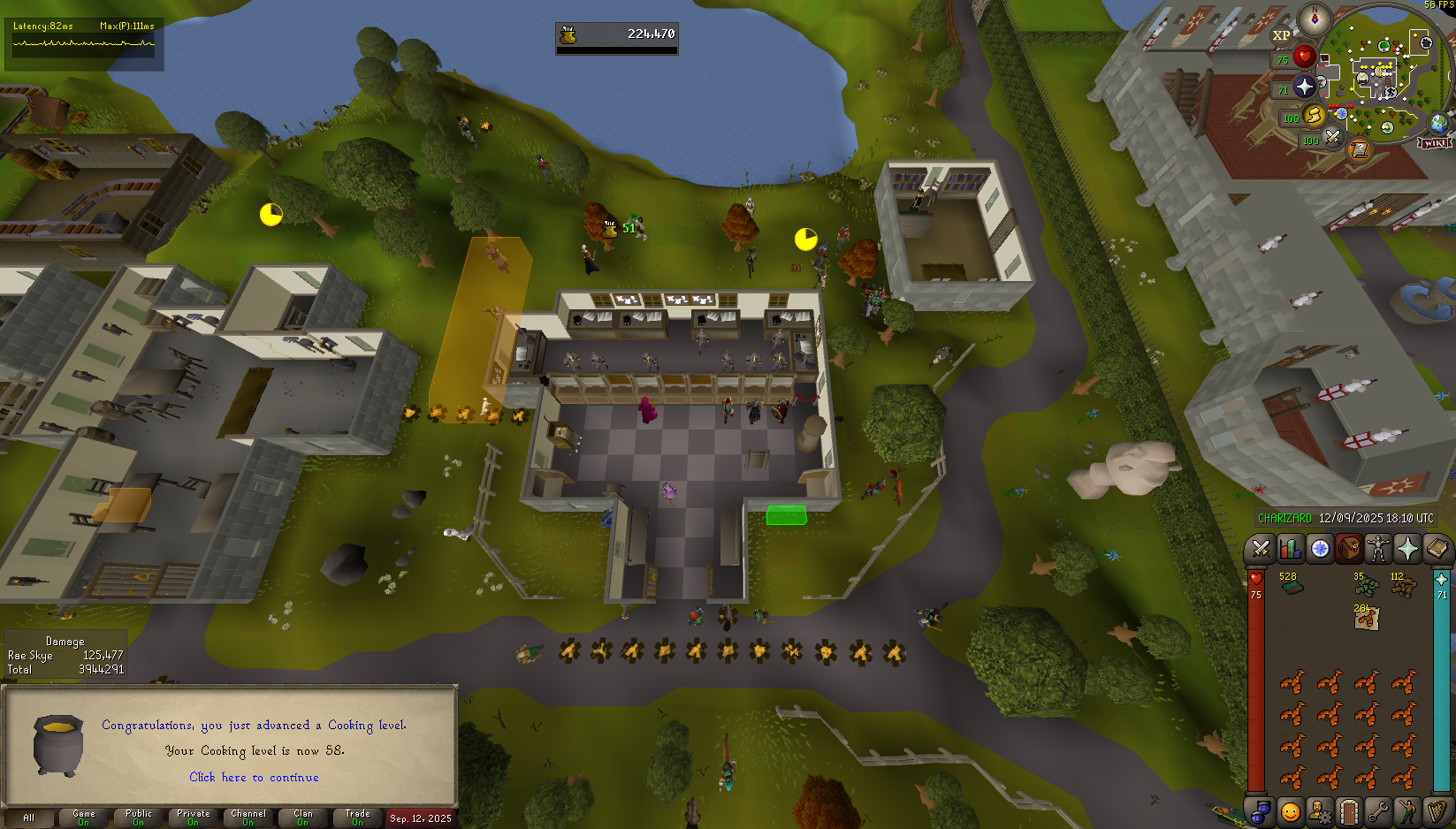Click the compass to face north
1456x829 pixels.
(x=1315, y=19)
